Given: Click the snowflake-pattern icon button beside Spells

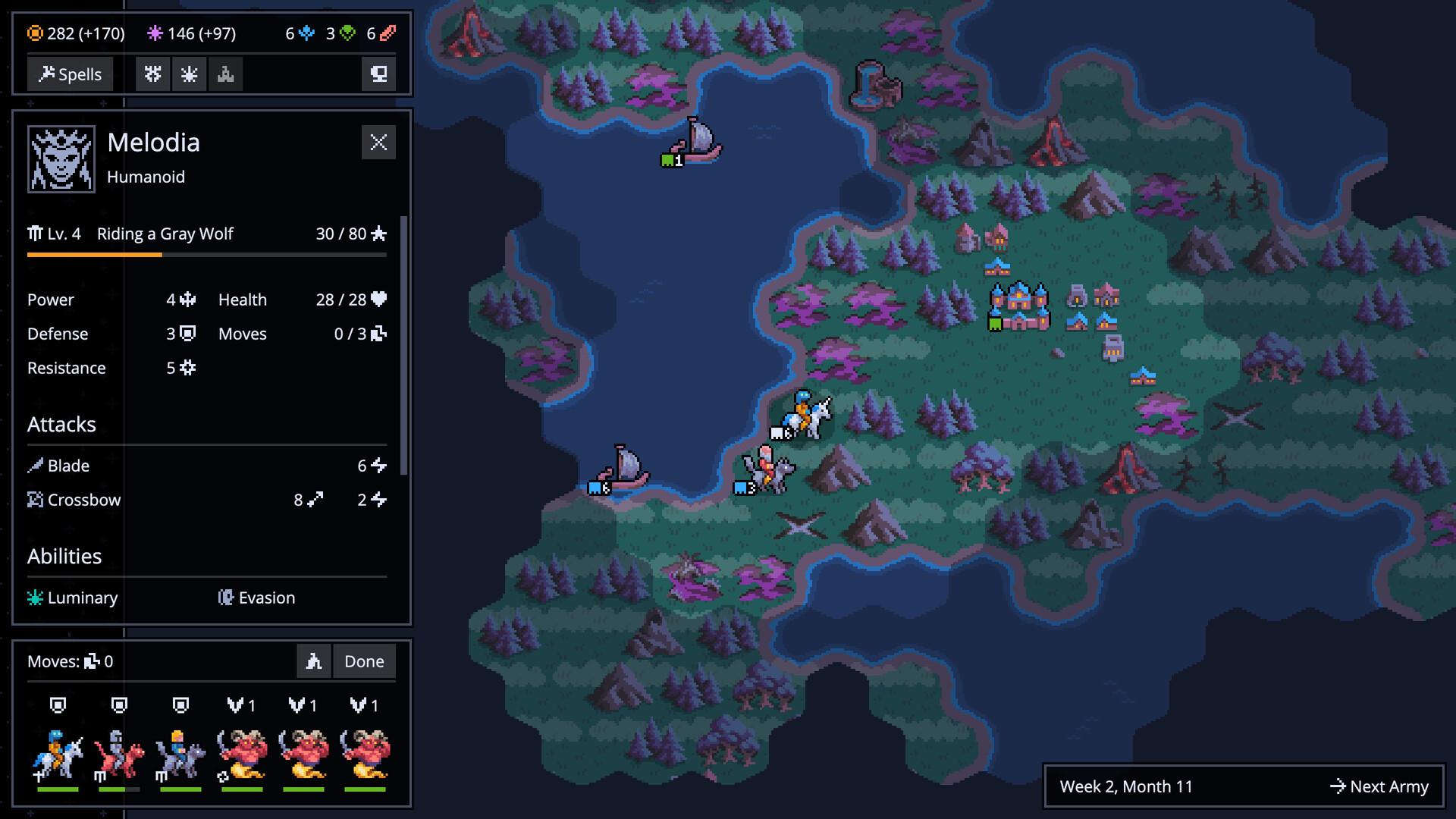Looking at the screenshot, I should point(153,74).
